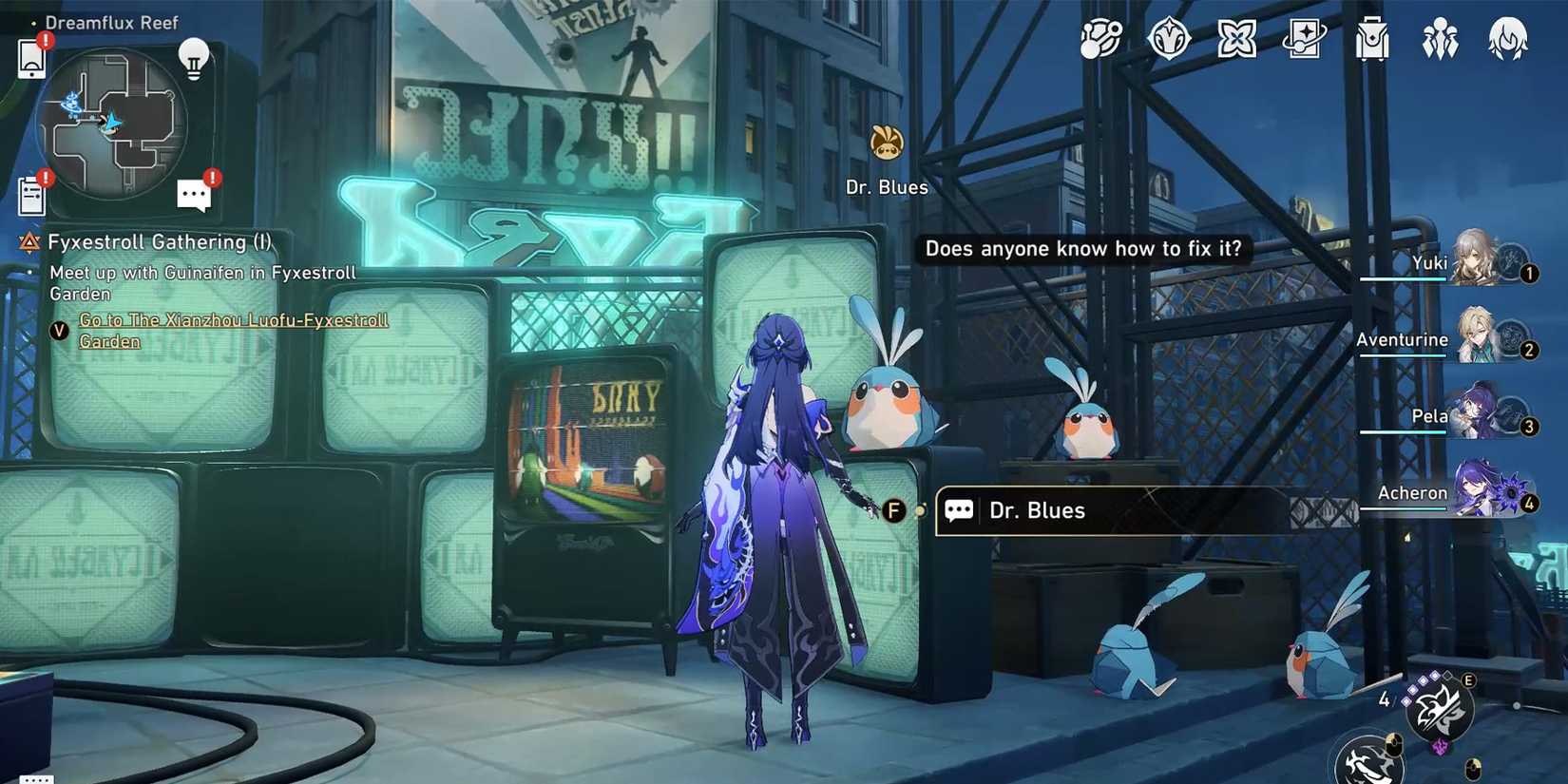The image size is (1568, 784).
Task: Open the phone icon with red alert
Action: pyautogui.click(x=31, y=57)
